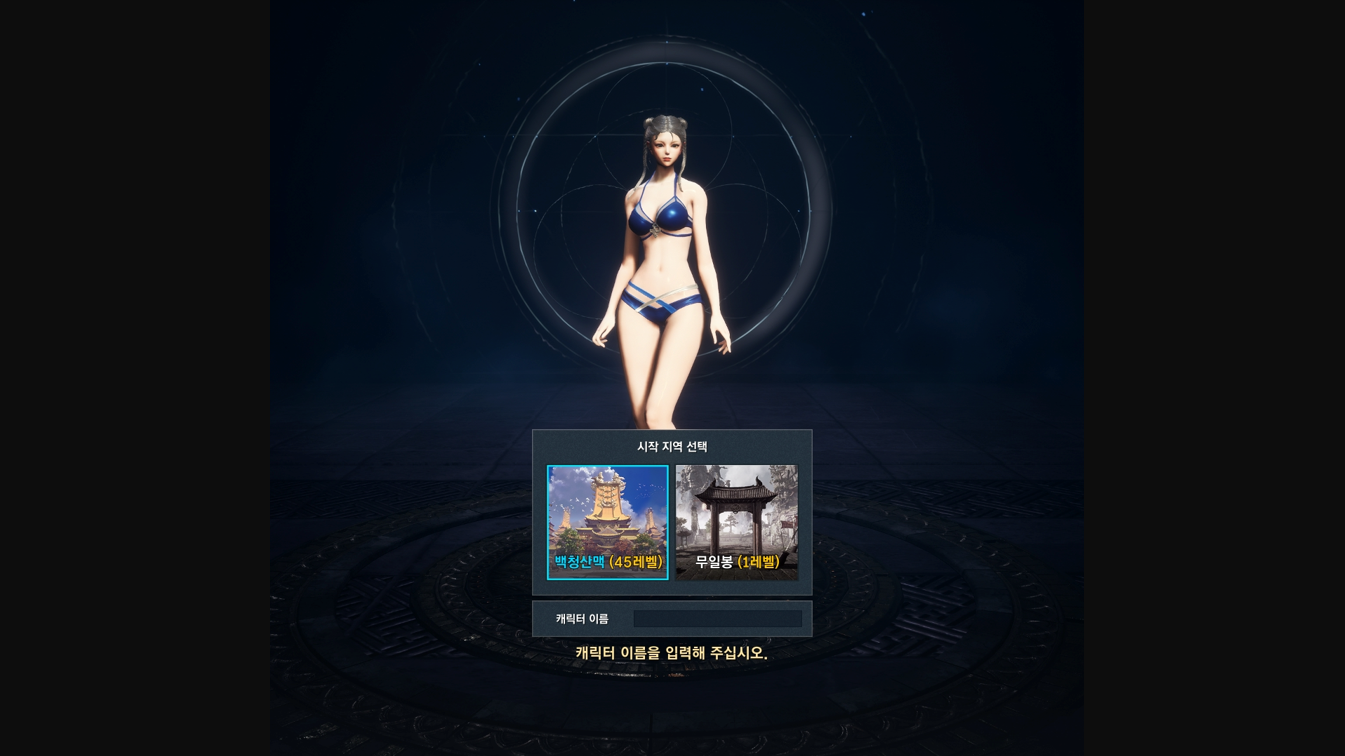The height and width of the screenshot is (756, 1345).
Task: Click the (1레벨) level indicator
Action: point(760,563)
